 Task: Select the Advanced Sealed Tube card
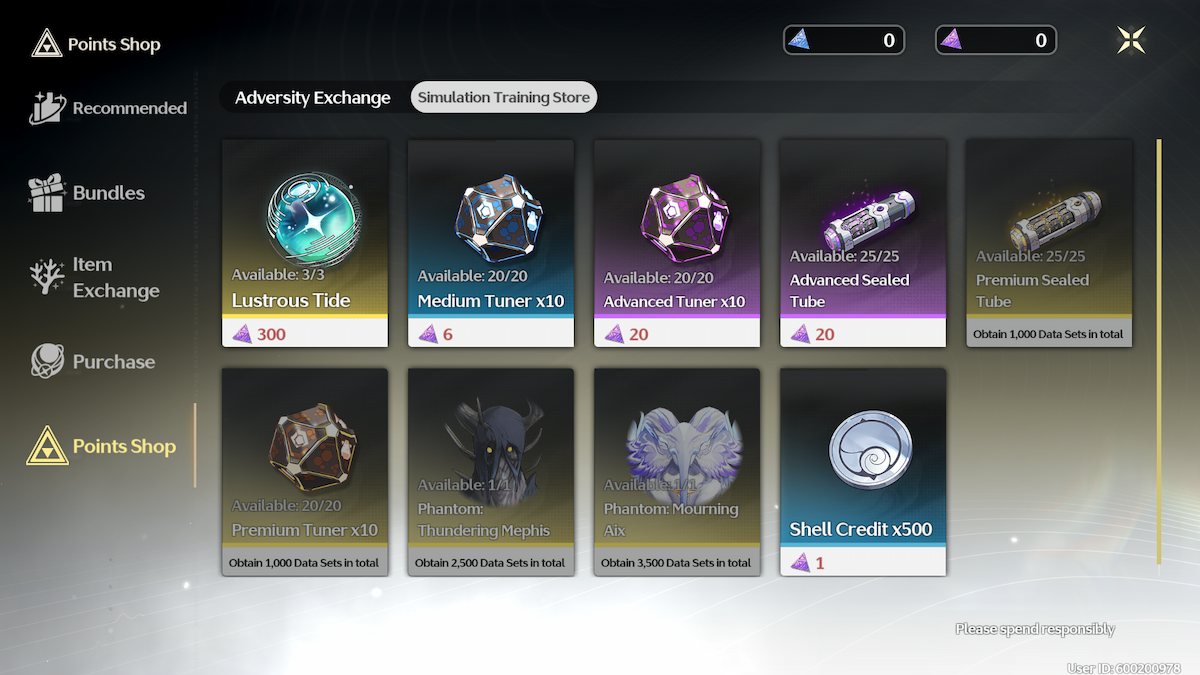click(863, 243)
